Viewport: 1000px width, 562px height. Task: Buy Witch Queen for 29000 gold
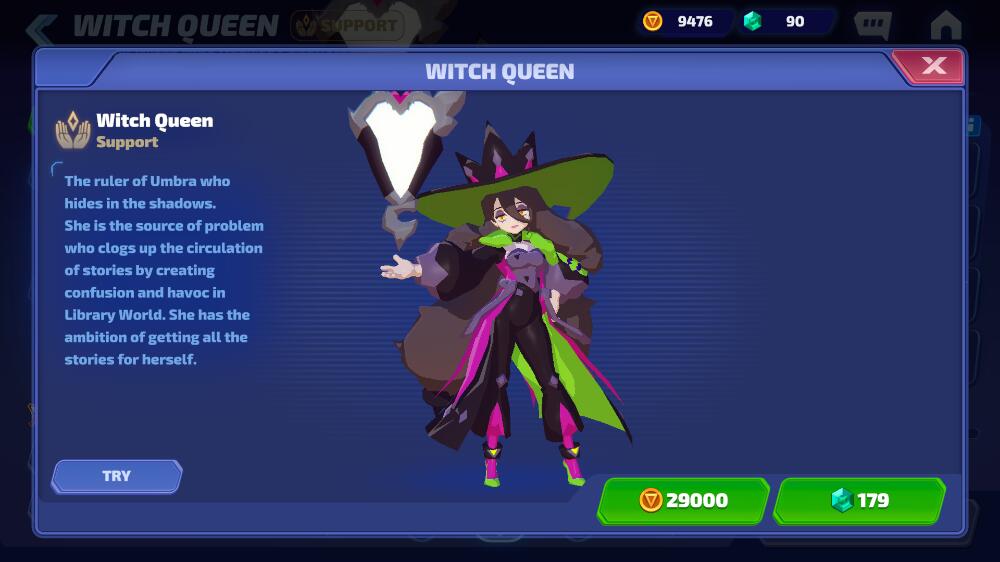tap(684, 500)
